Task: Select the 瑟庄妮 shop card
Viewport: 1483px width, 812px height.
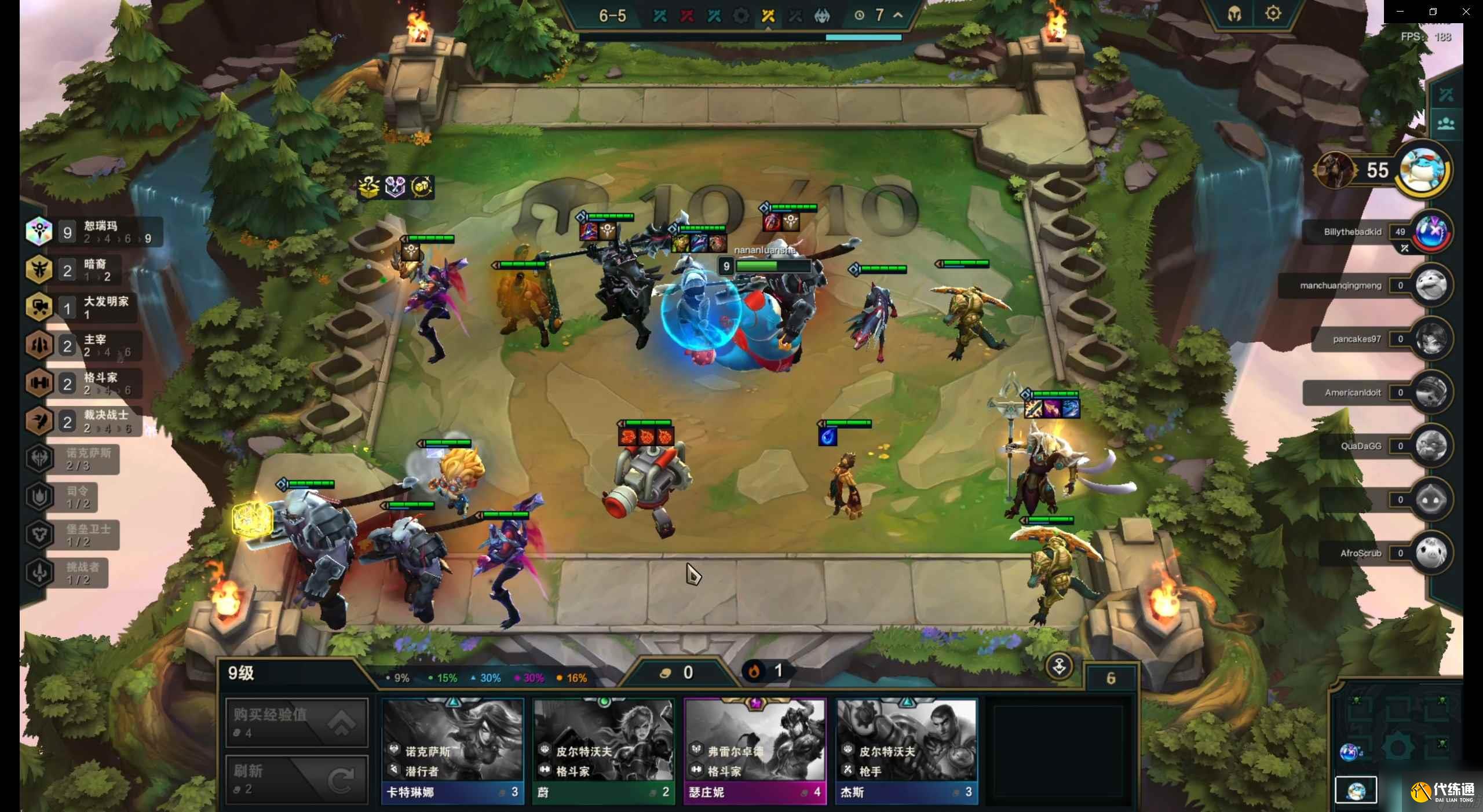Action: [x=755, y=751]
